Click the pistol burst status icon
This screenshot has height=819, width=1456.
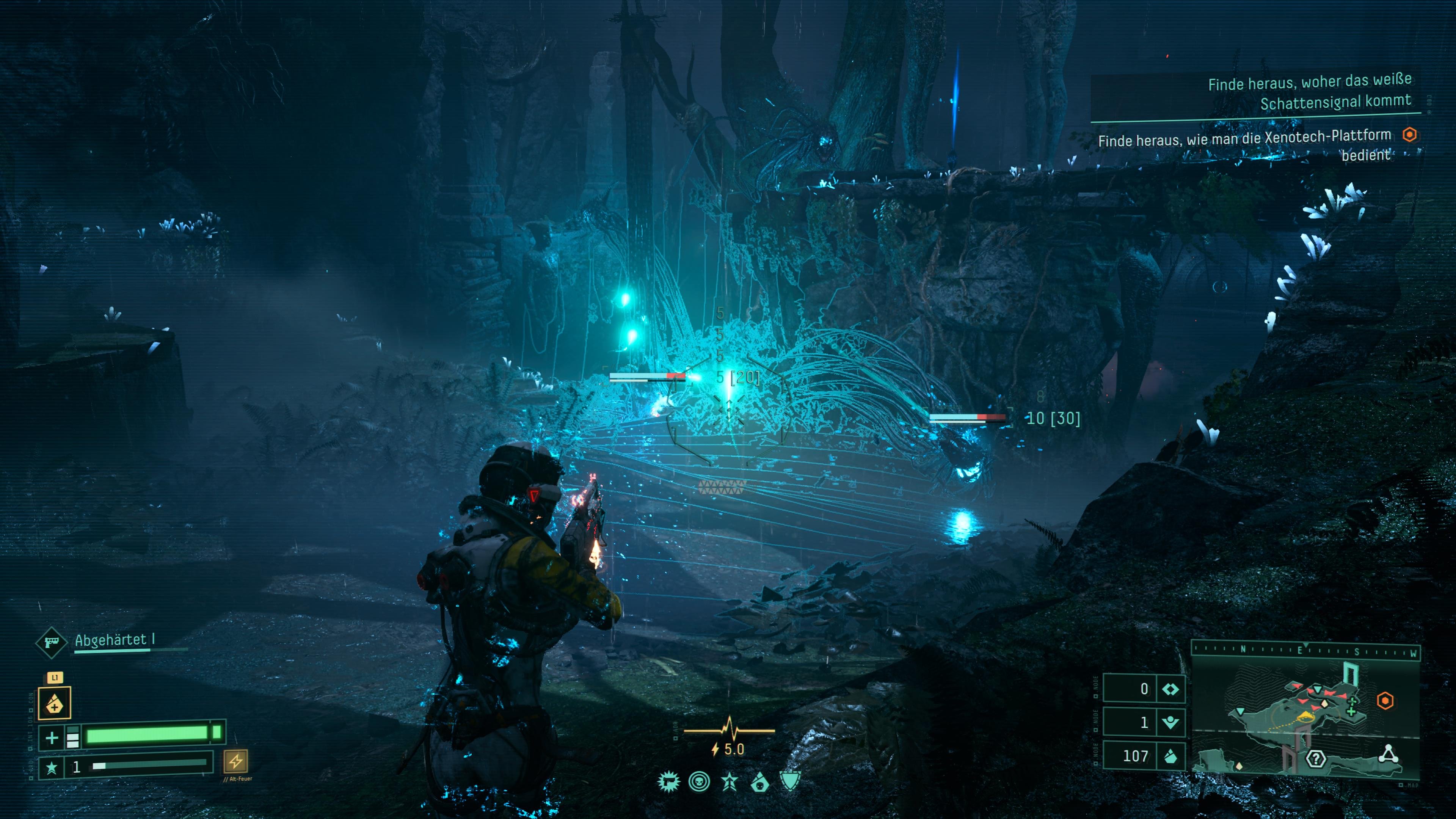(668, 782)
